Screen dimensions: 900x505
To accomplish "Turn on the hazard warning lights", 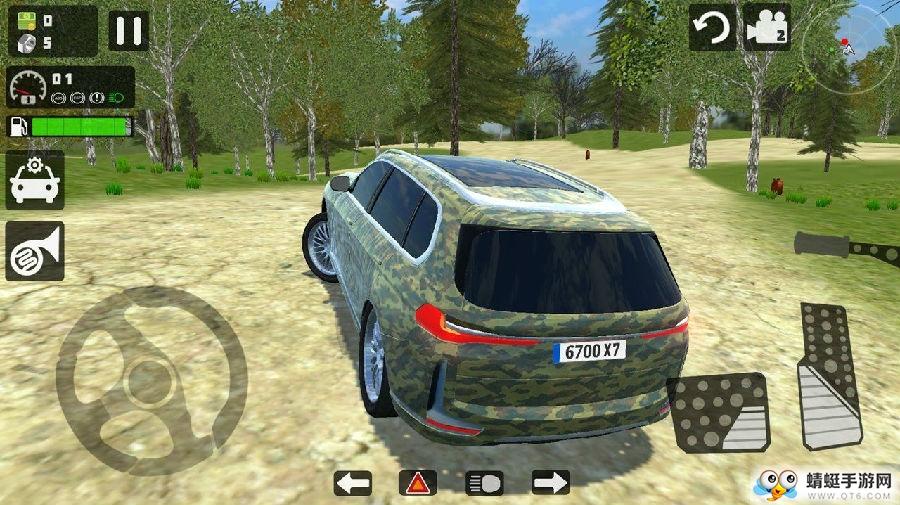I will click(418, 483).
